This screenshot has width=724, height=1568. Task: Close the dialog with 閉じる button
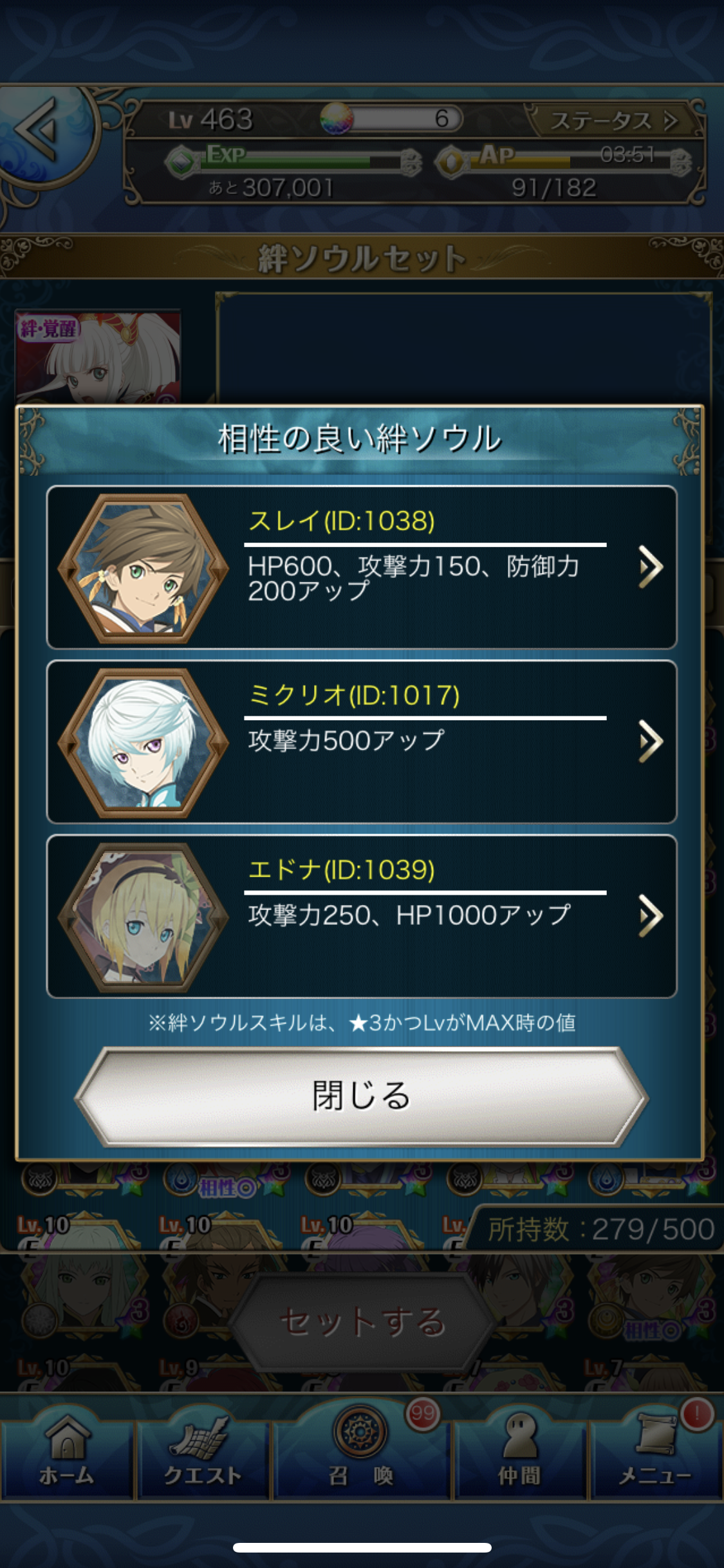(x=361, y=1096)
